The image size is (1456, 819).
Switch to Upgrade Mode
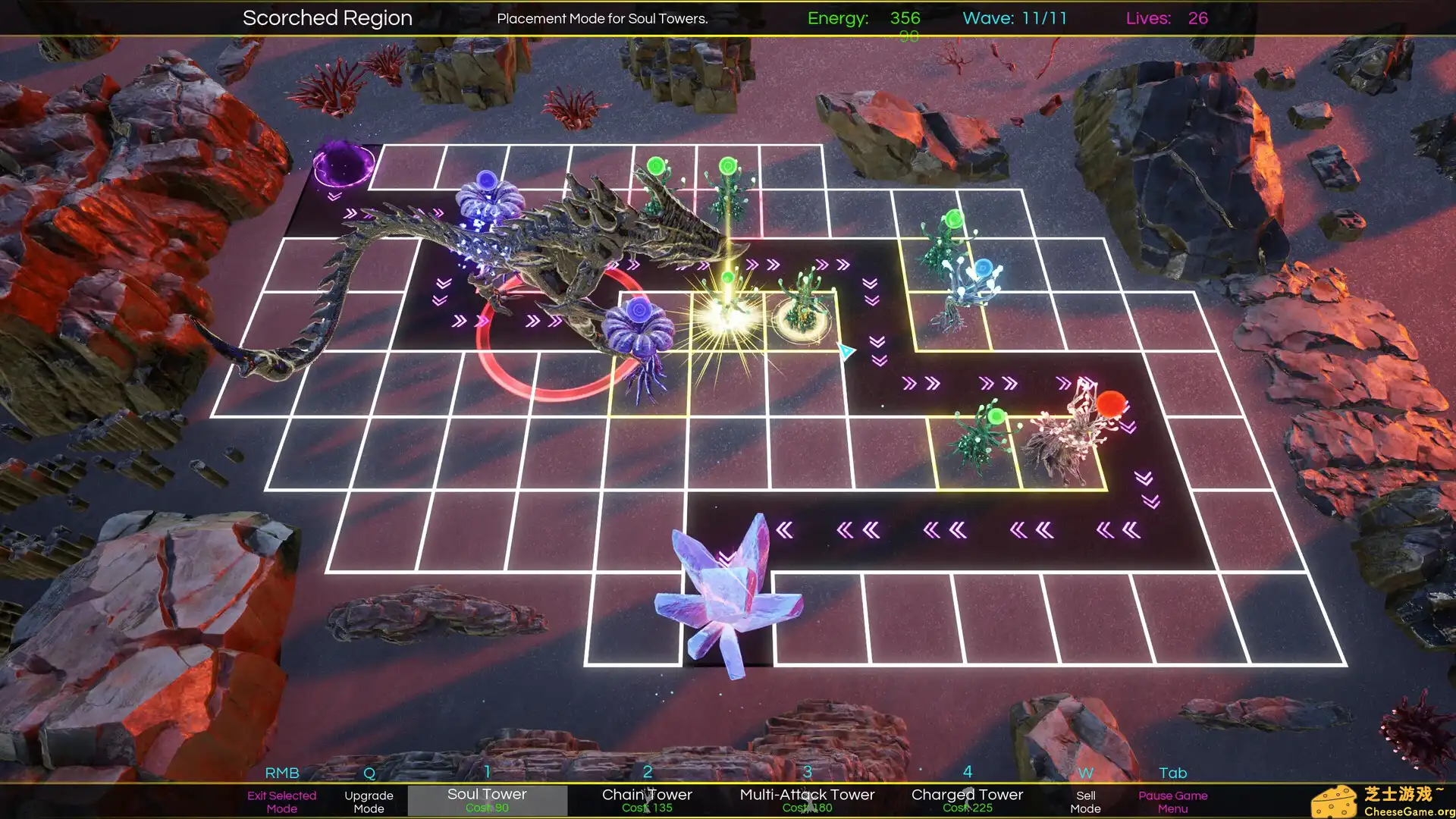point(369,802)
